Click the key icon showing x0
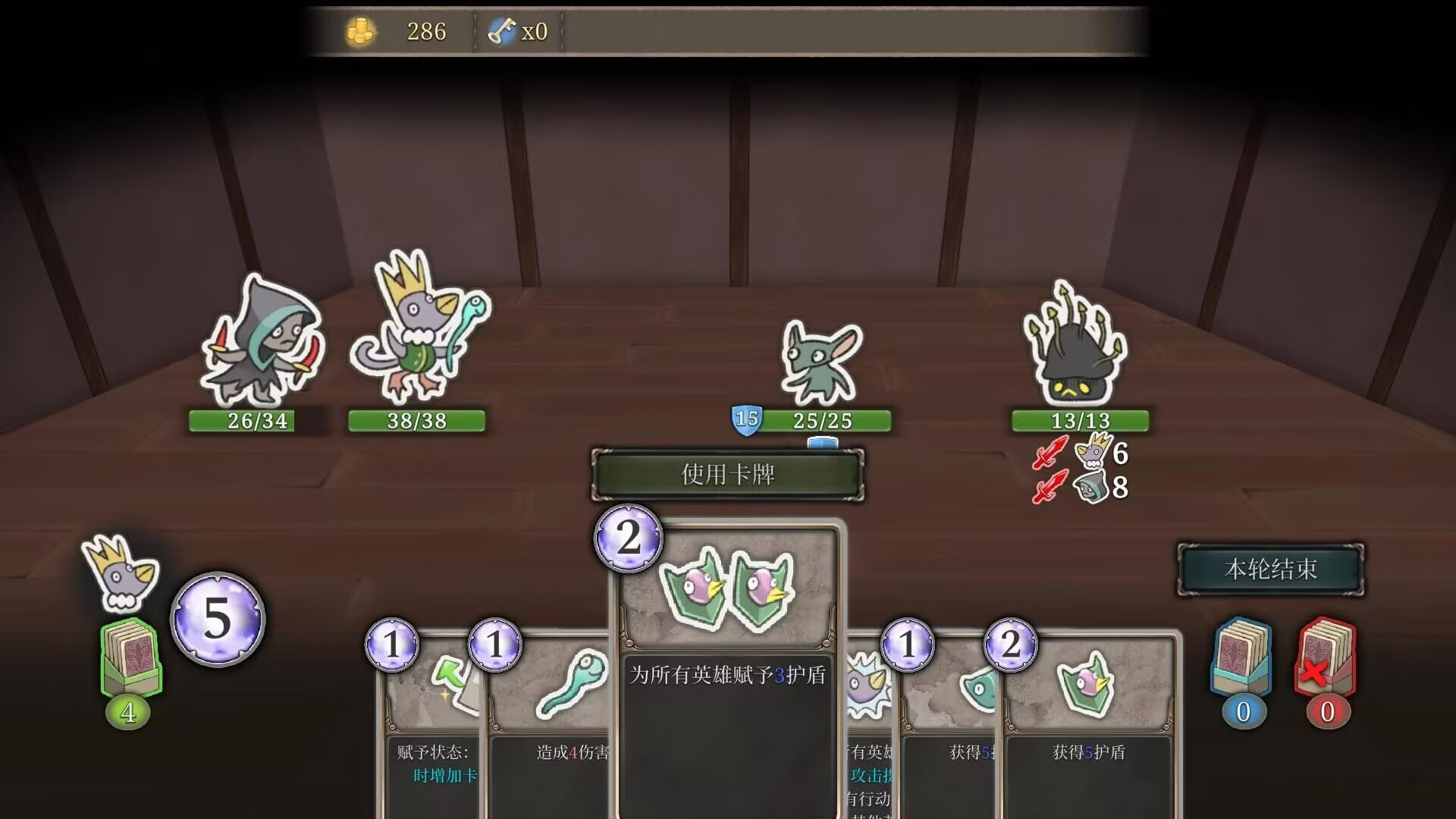 [x=502, y=32]
